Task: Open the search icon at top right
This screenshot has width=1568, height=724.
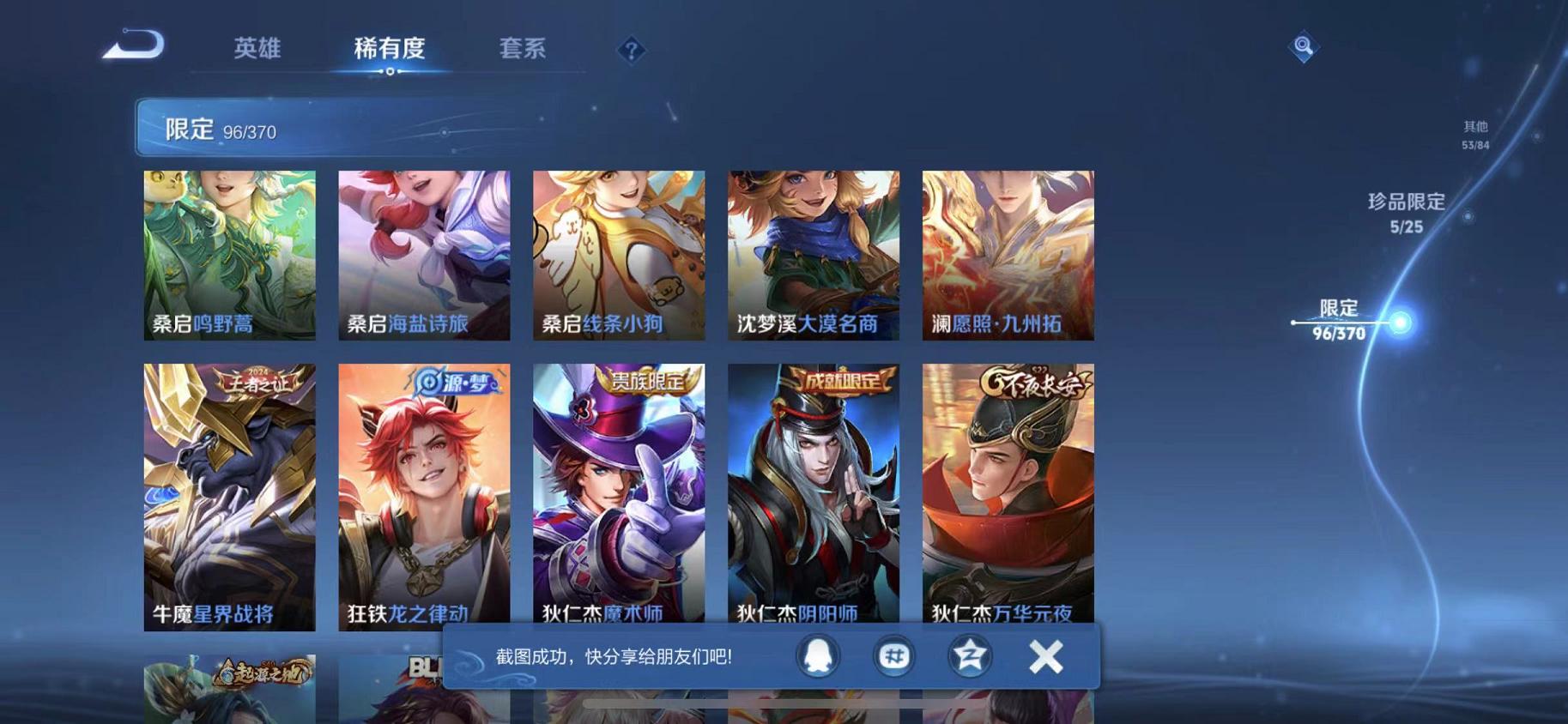Action: 1303,47
